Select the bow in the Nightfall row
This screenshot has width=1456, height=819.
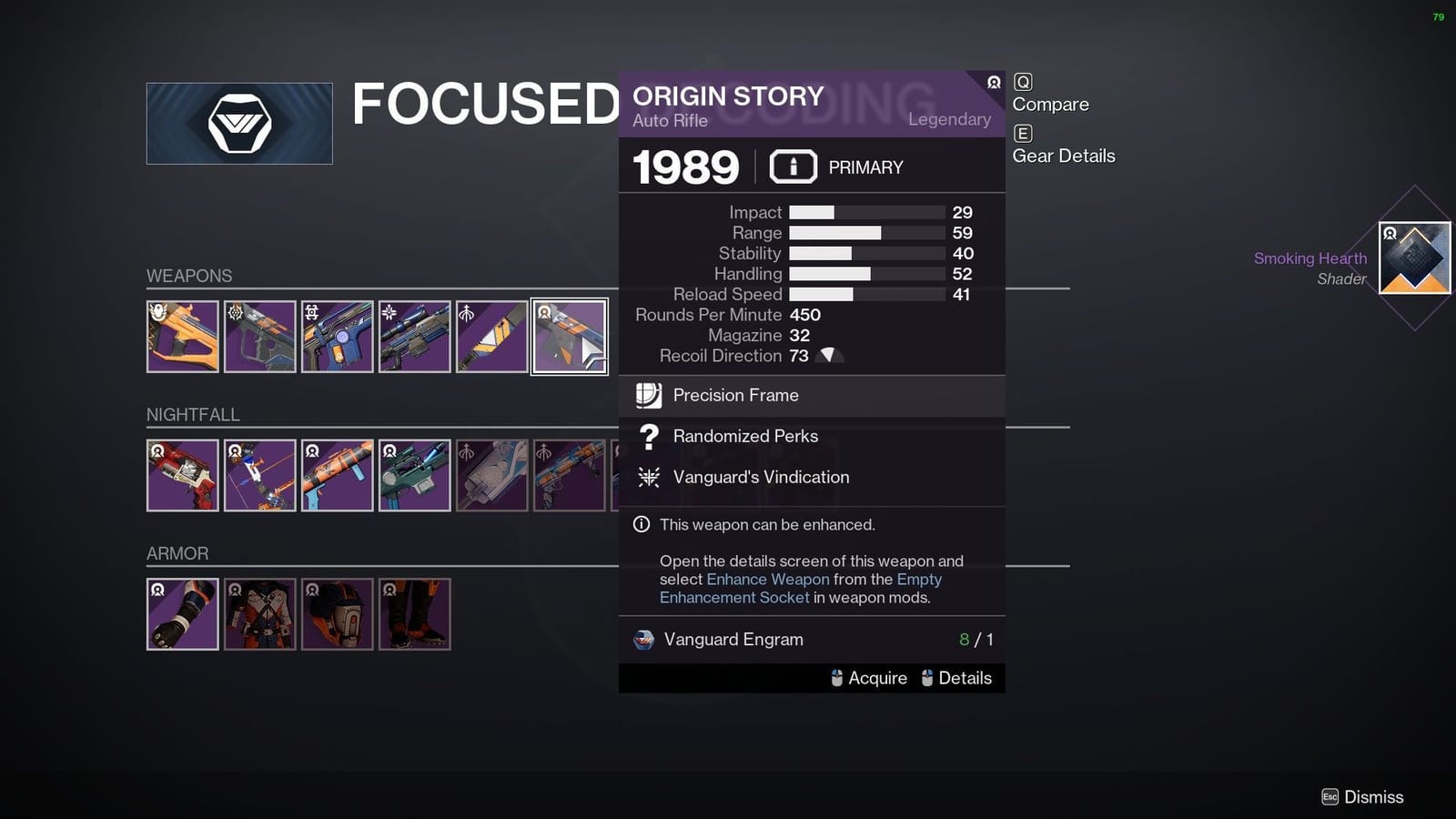259,474
